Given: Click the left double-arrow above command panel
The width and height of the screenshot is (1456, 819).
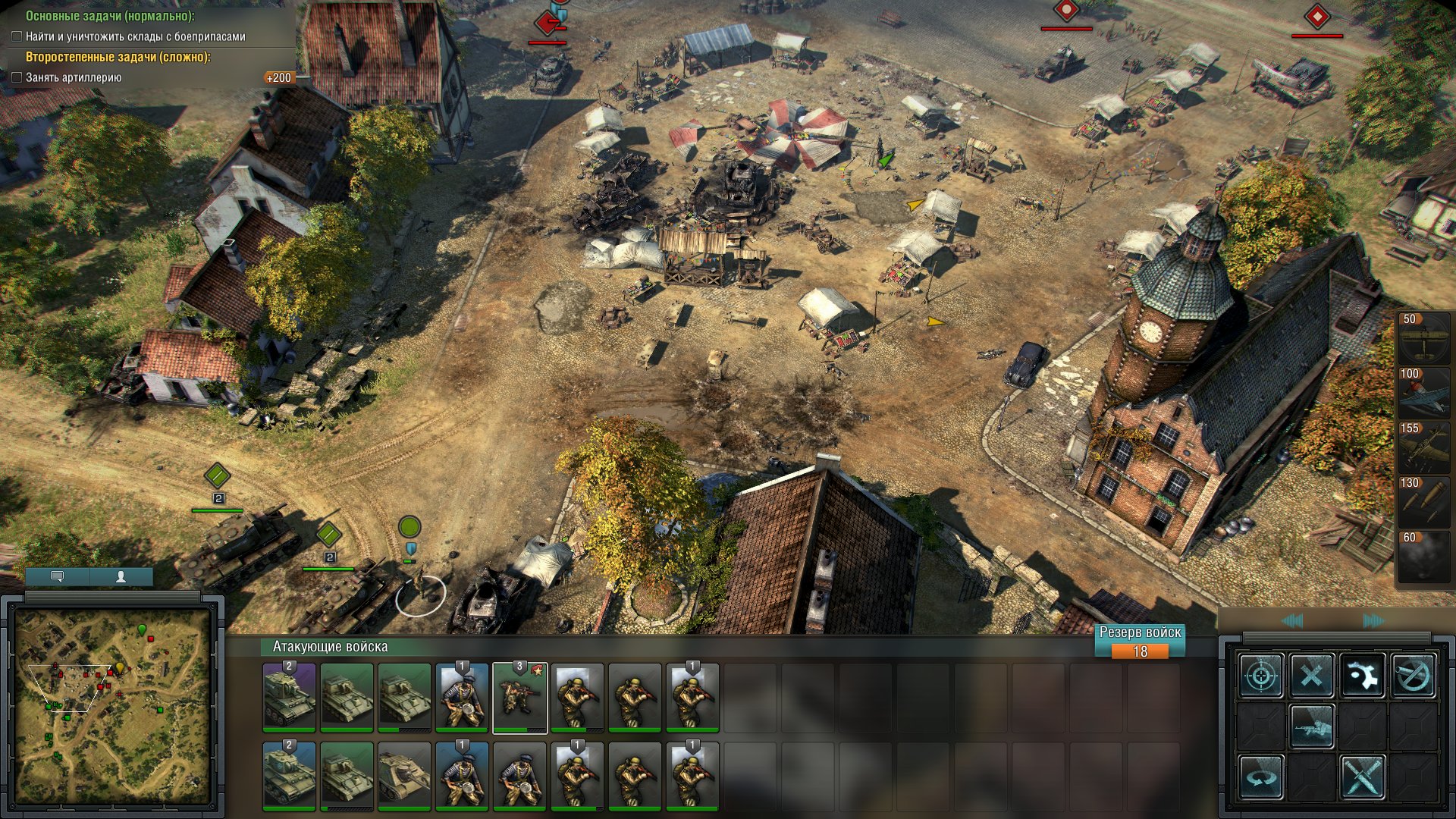Looking at the screenshot, I should pyautogui.click(x=1292, y=621).
